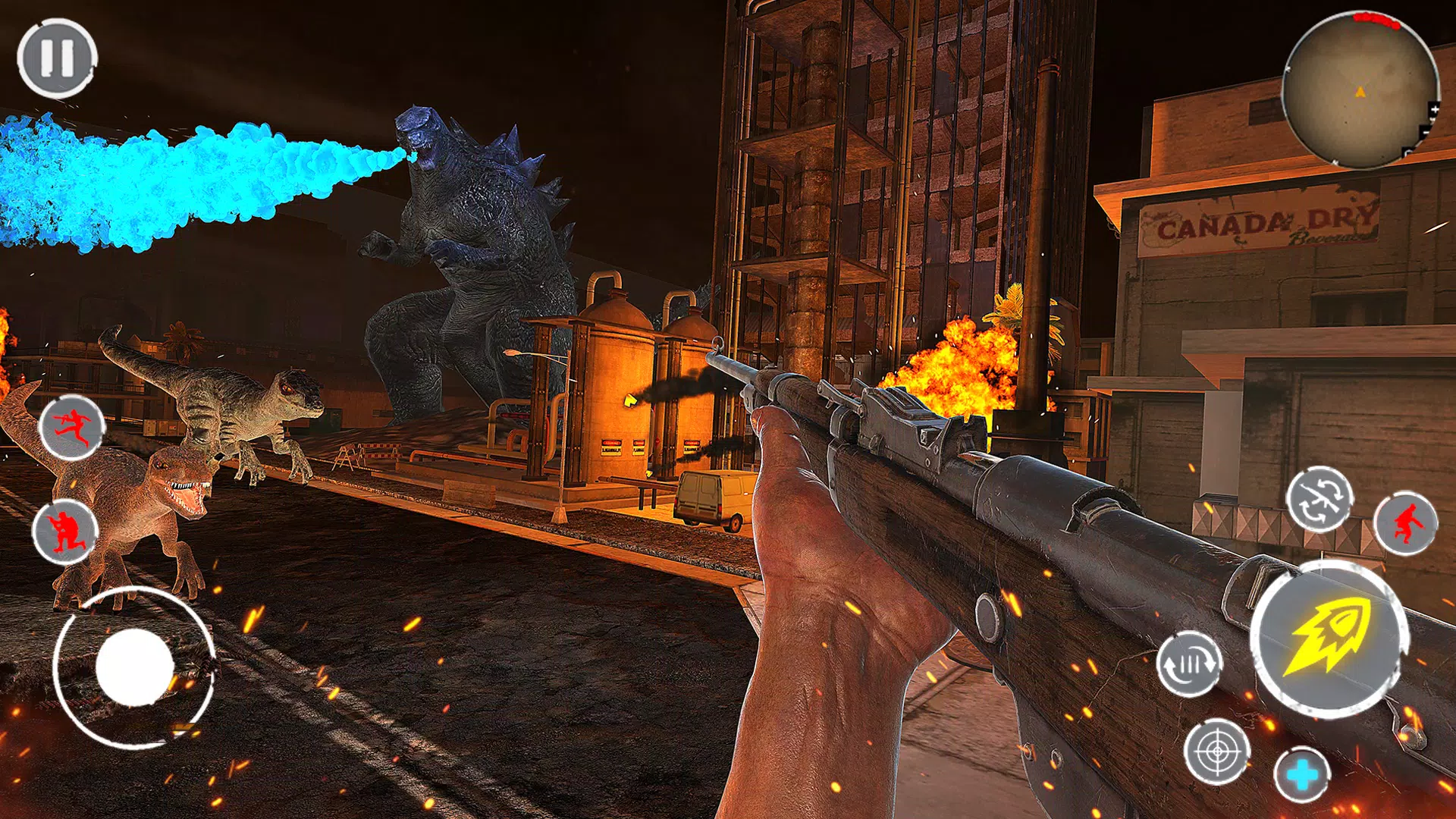Viewport: 1456px width, 819px height.
Task: Fire using the yellow bullet button
Action: [x=1329, y=639]
